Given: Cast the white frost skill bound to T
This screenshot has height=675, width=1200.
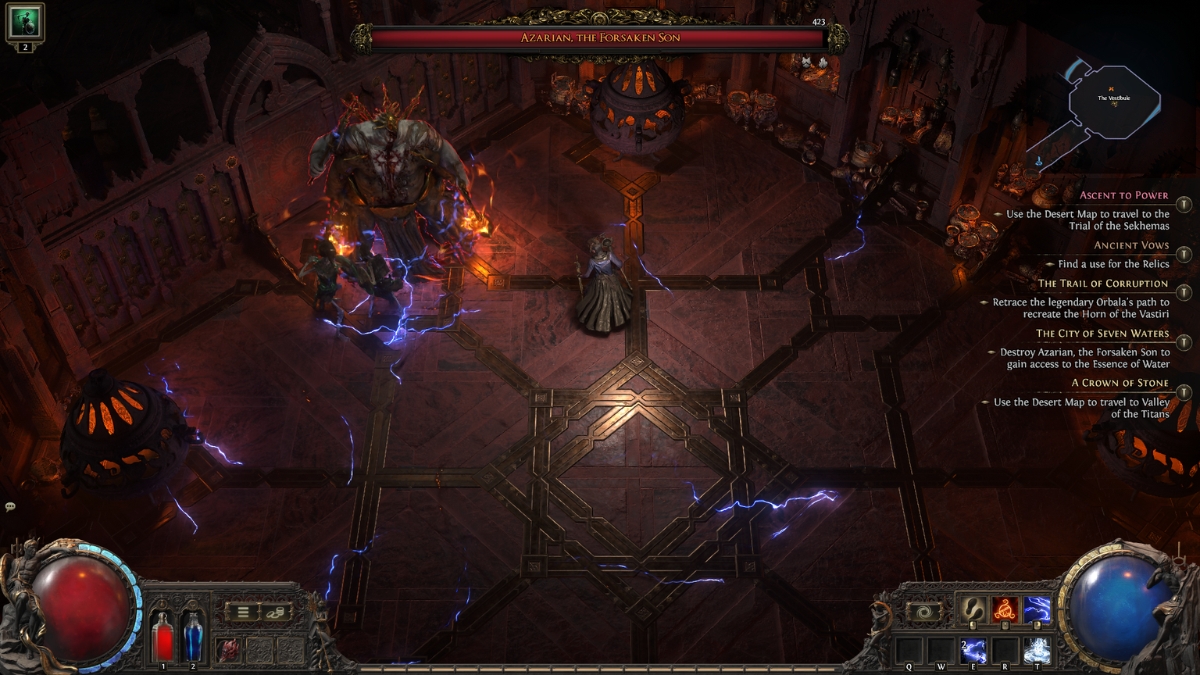Looking at the screenshot, I should [x=1036, y=650].
